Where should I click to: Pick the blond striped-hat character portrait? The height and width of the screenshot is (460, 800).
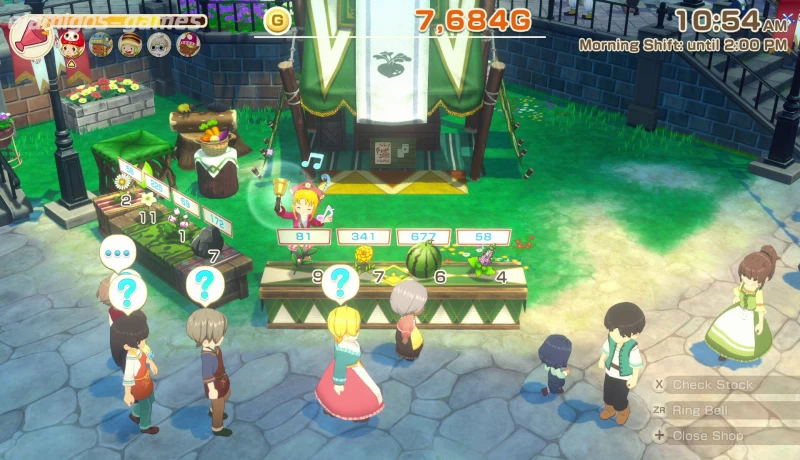129,43
